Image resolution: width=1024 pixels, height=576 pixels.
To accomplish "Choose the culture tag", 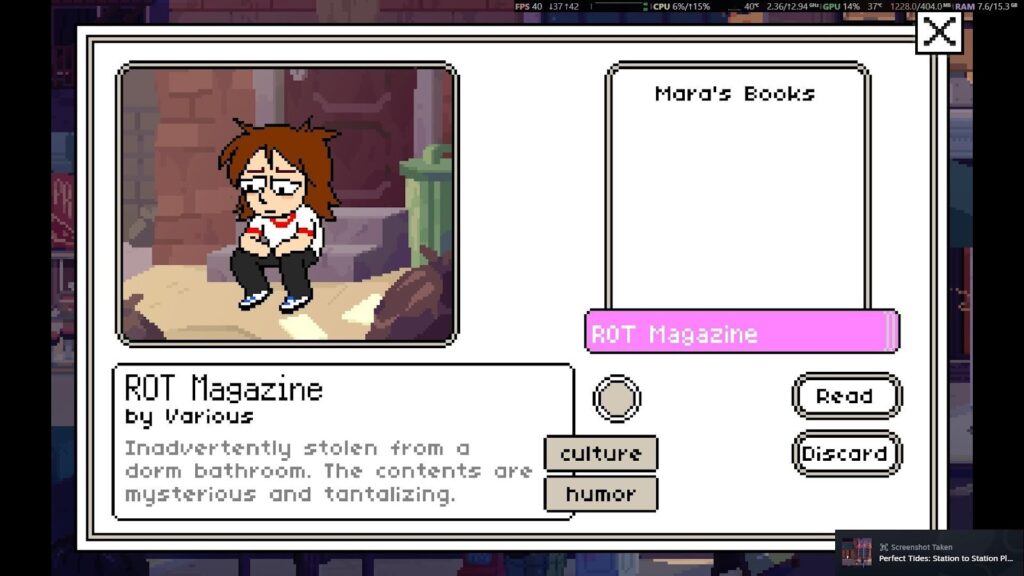I will [601, 453].
